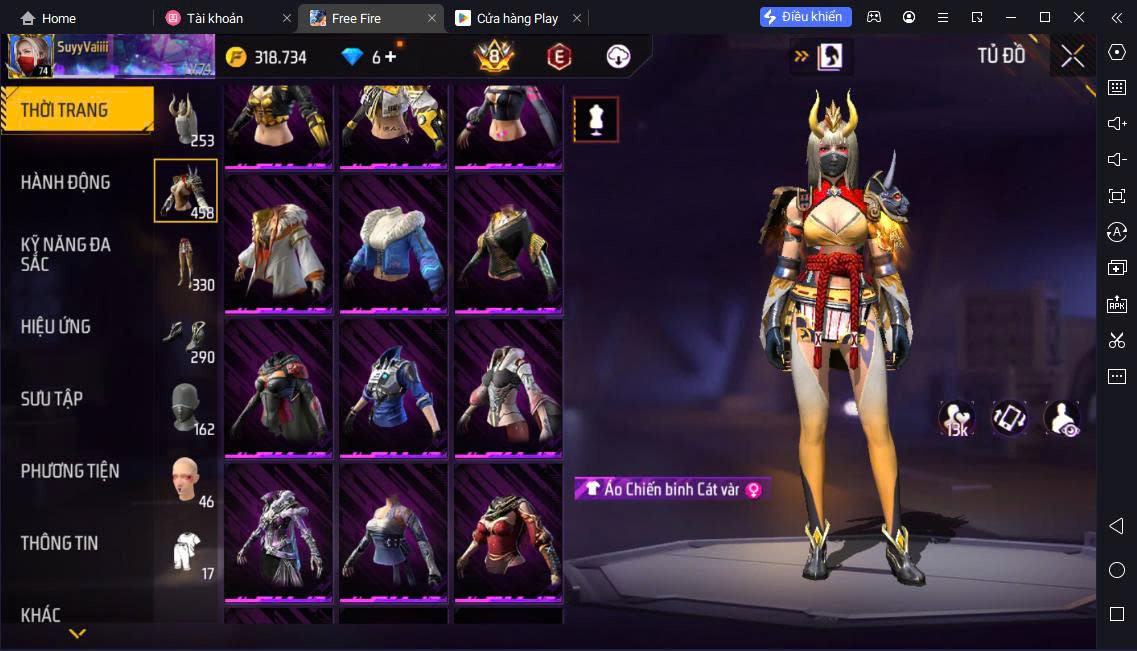The image size is (1137, 651).
Task: Switch to the Hành Động tab
Action: (66, 182)
